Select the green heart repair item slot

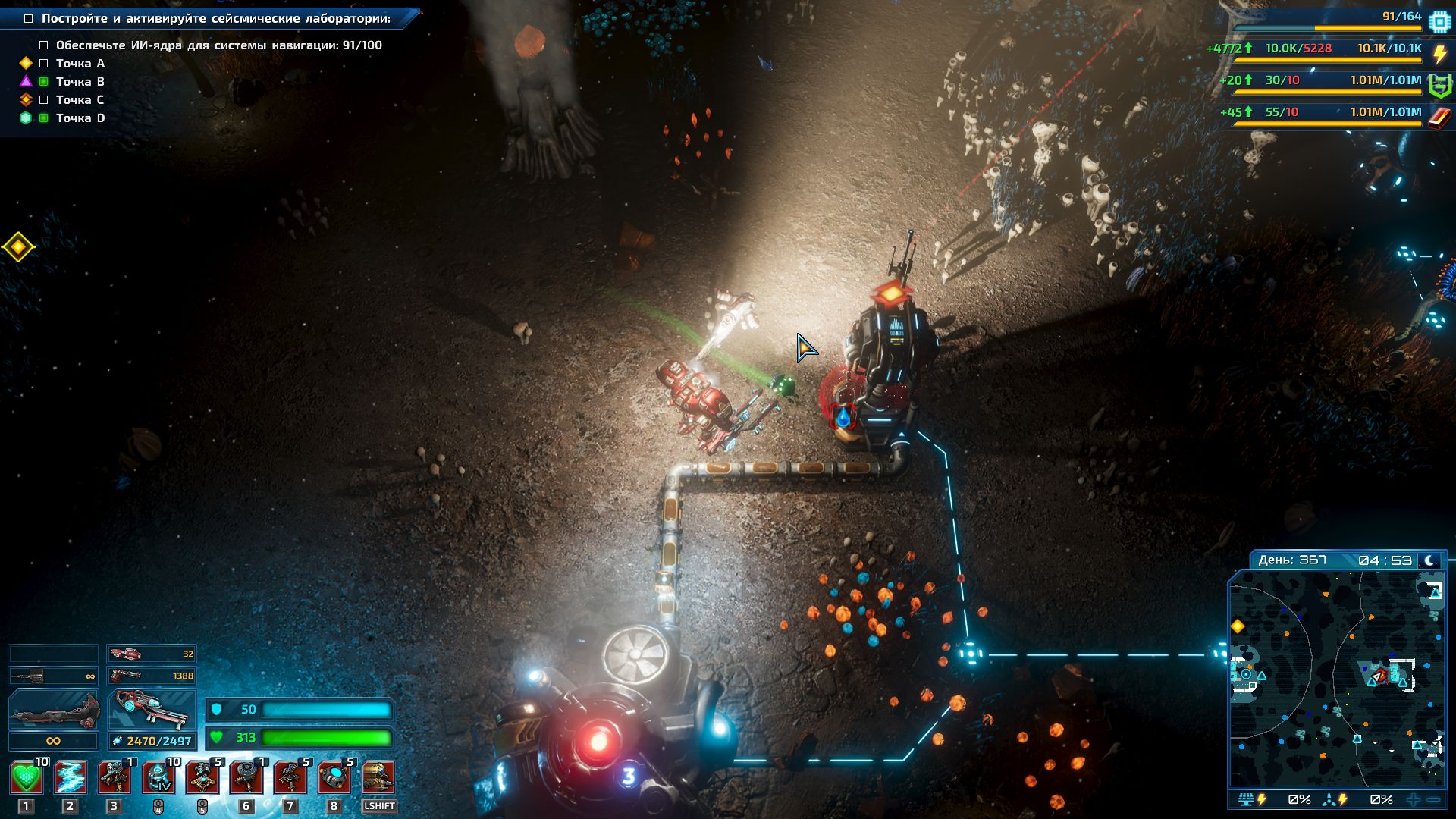[x=27, y=778]
